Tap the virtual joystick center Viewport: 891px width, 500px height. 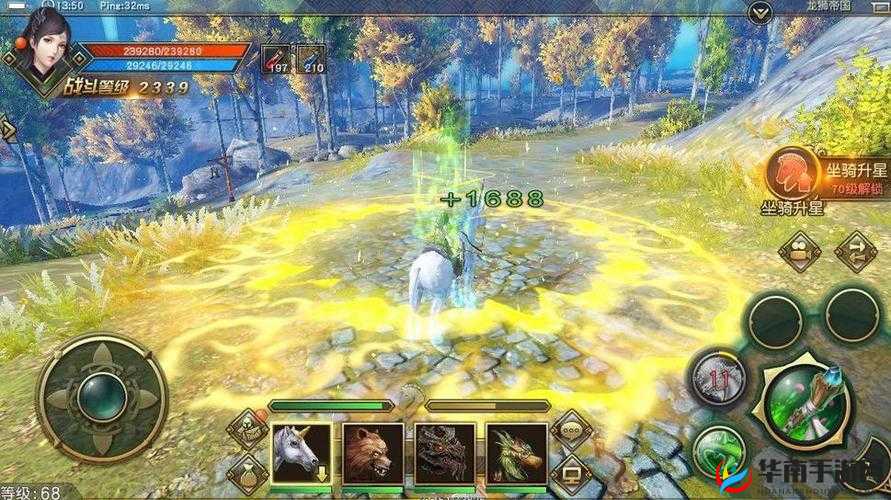click(101, 397)
